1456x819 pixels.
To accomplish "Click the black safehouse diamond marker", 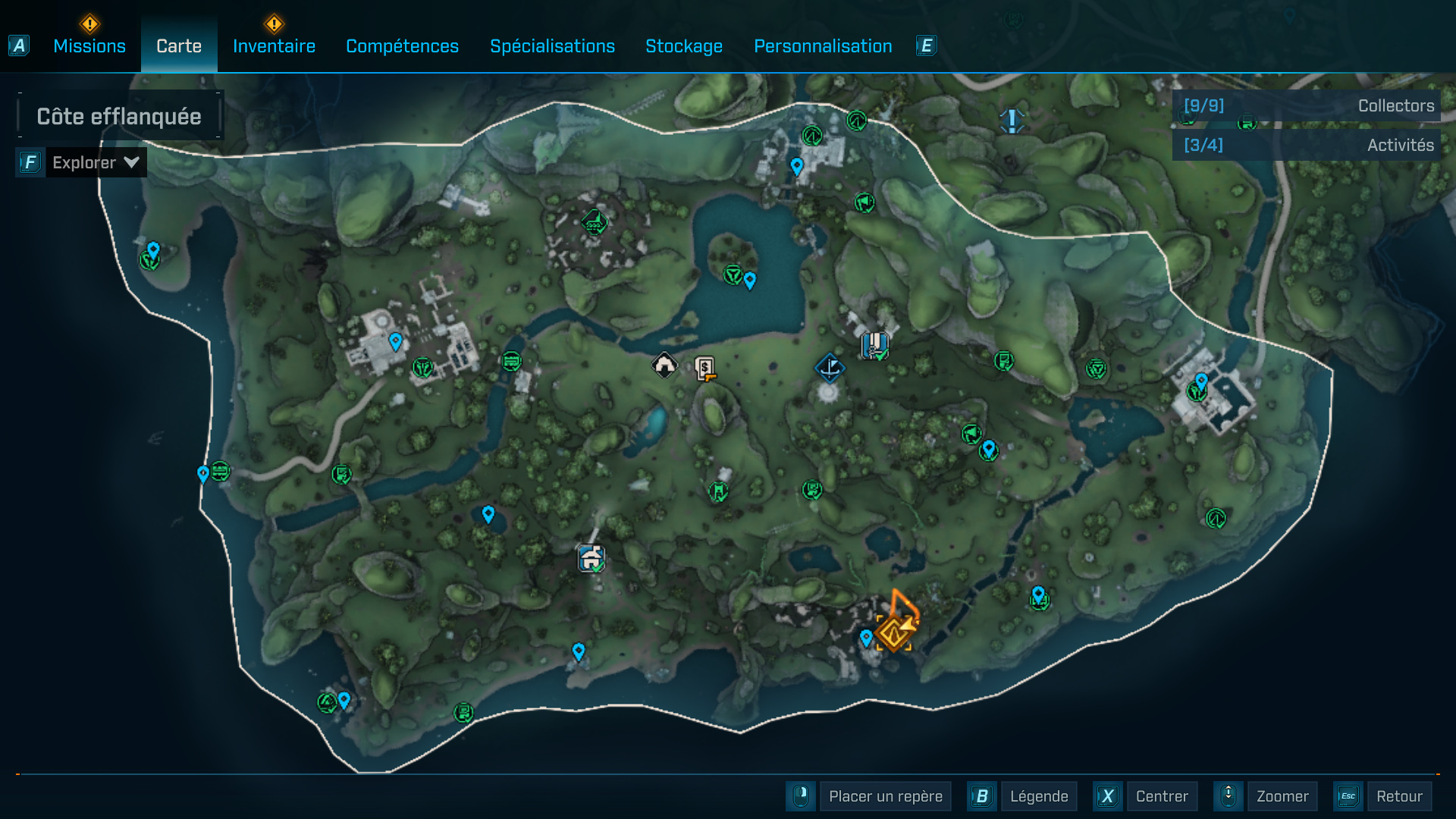I will 664,365.
